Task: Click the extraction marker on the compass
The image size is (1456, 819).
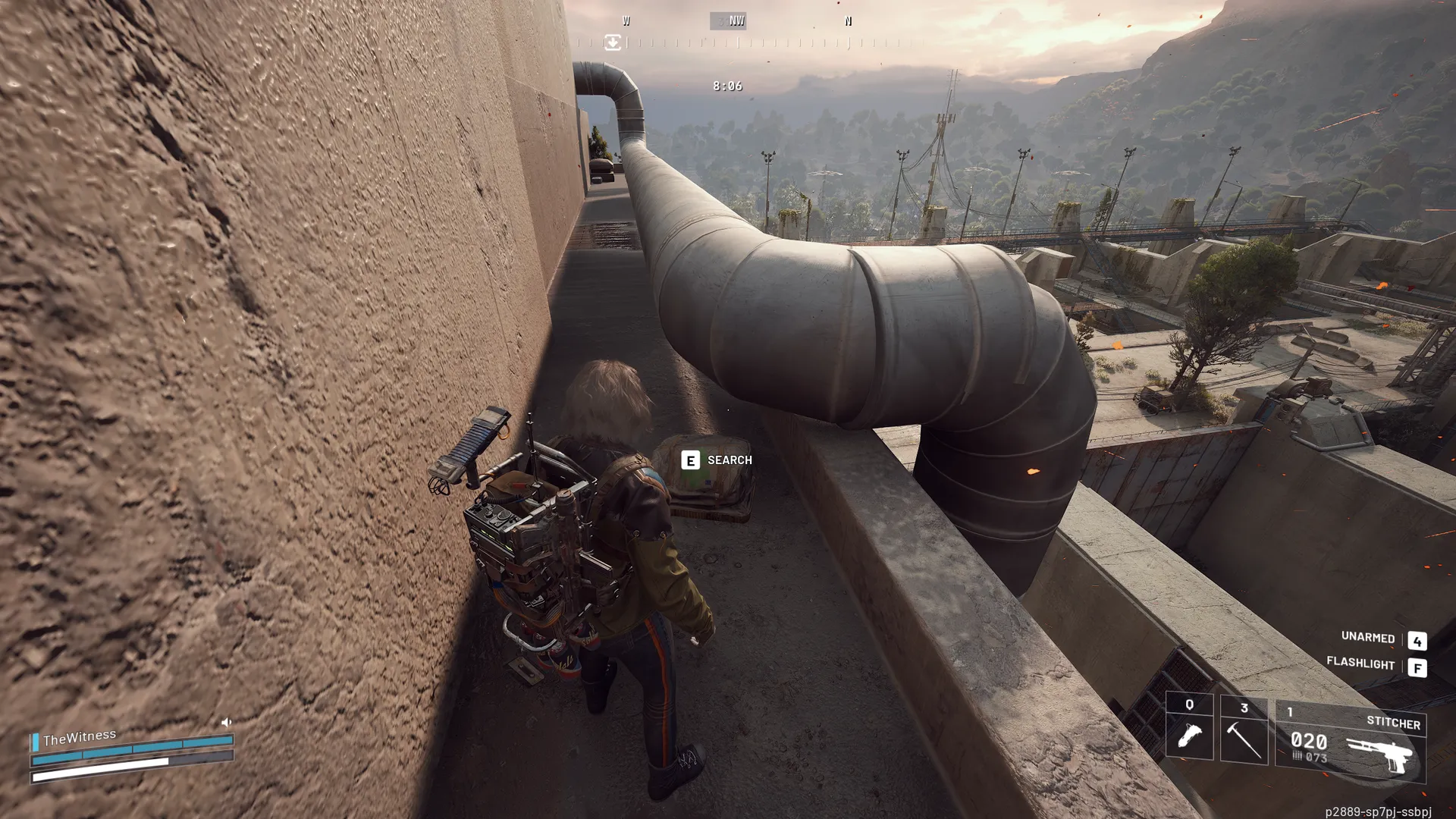Action: [613, 42]
